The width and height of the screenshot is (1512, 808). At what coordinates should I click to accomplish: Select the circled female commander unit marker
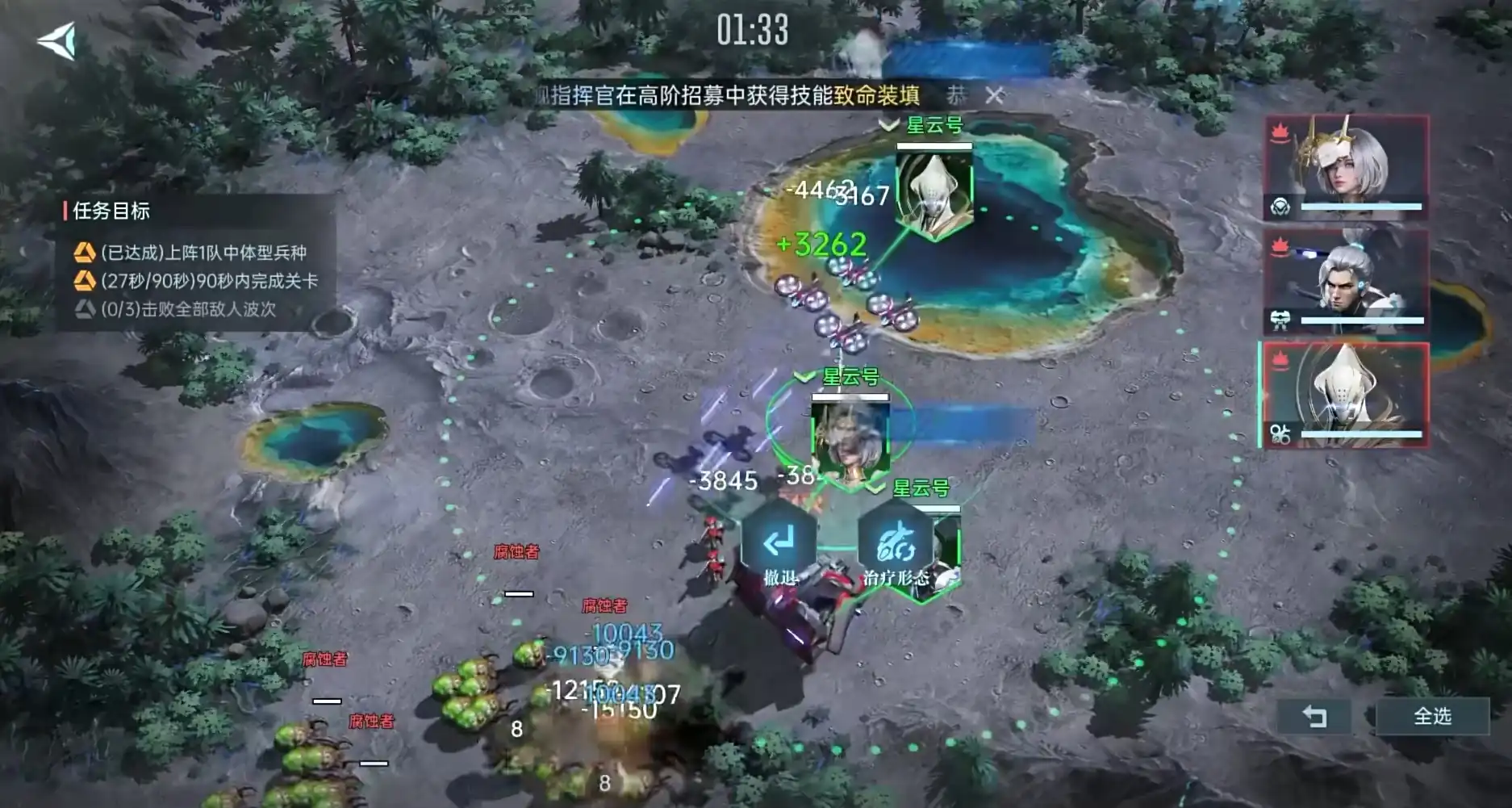850,441
